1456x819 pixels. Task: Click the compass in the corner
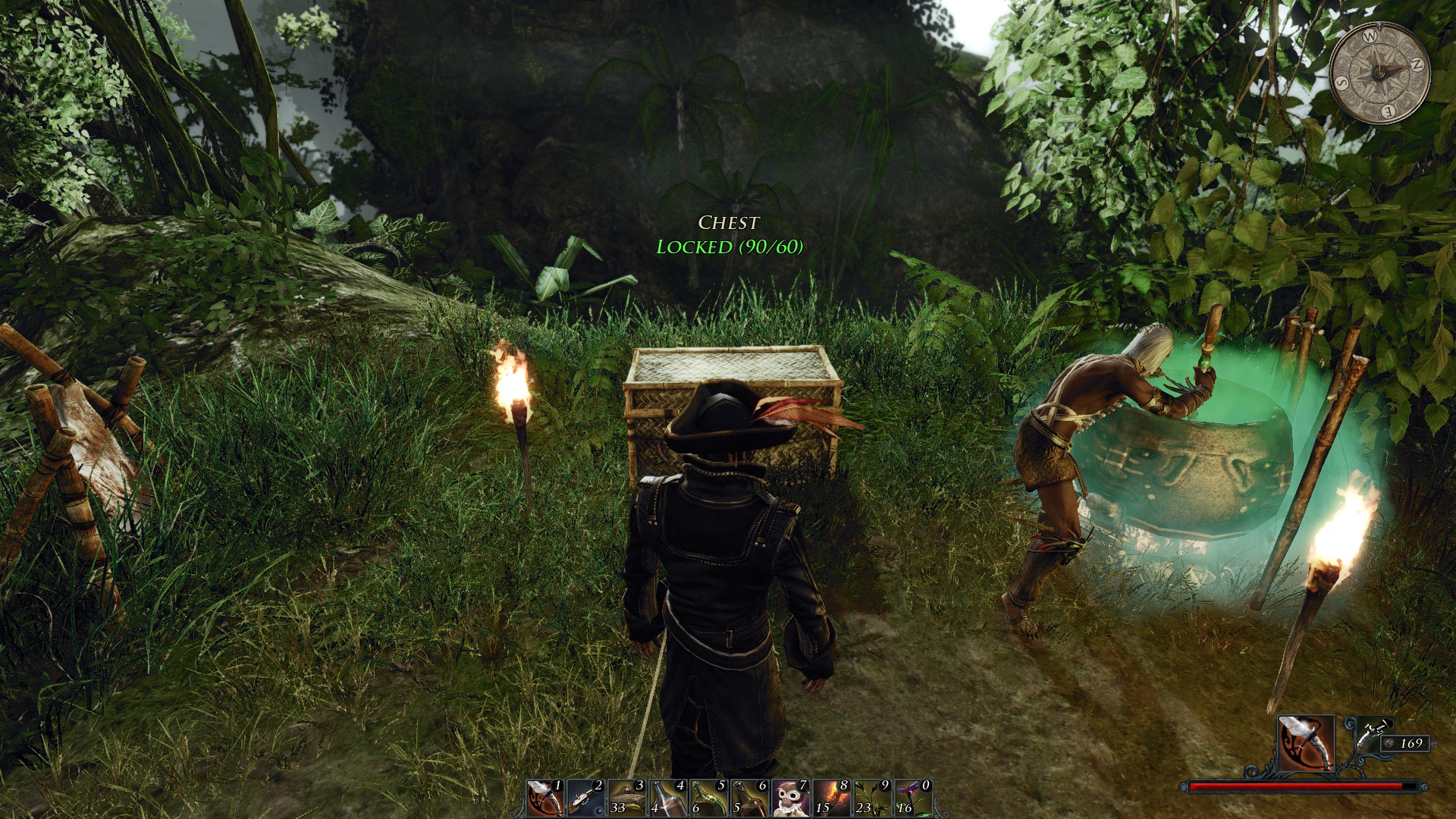1380,74
